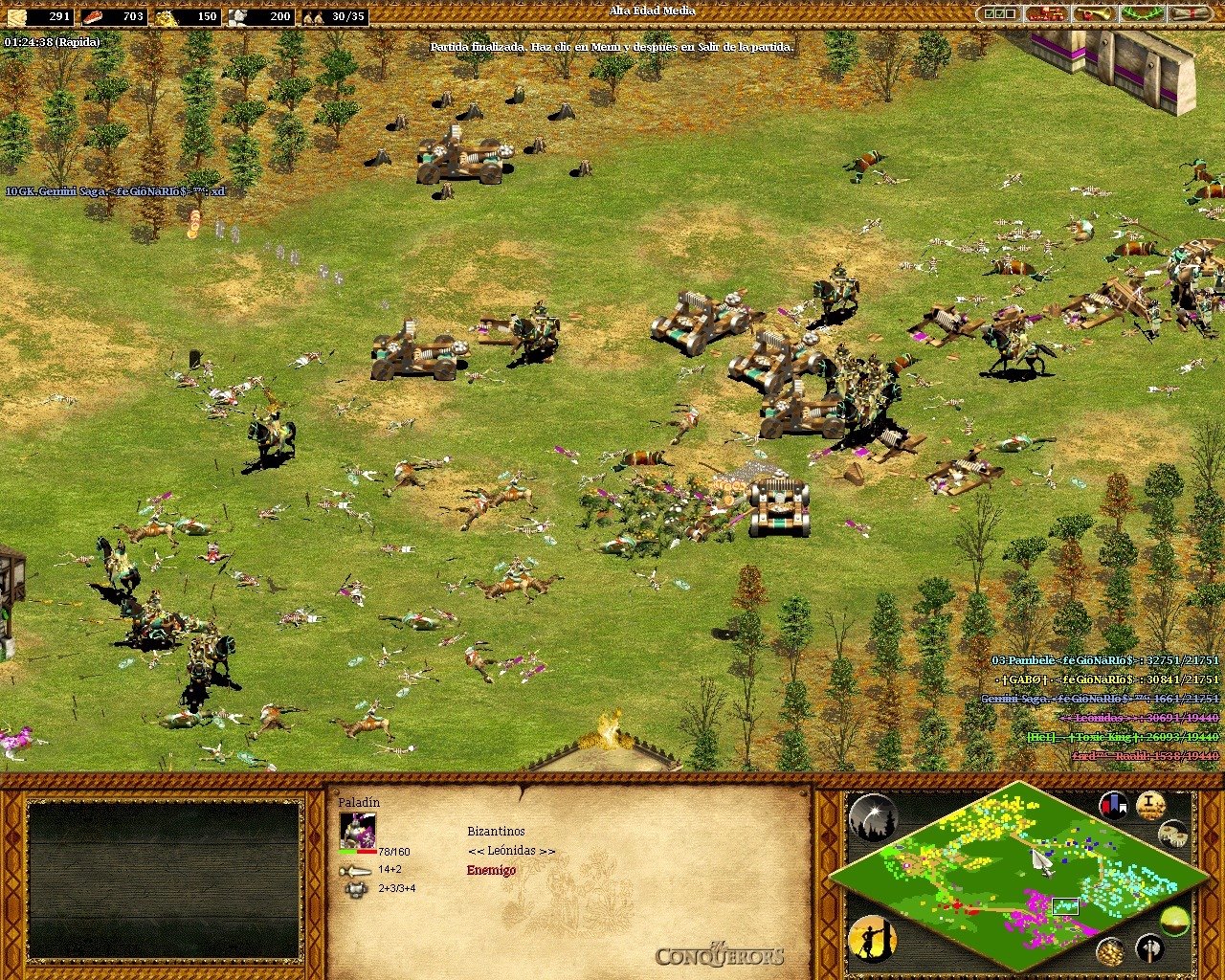Click the minimap terrain display
Screen dimensions: 1225x980
pos(1017,877)
